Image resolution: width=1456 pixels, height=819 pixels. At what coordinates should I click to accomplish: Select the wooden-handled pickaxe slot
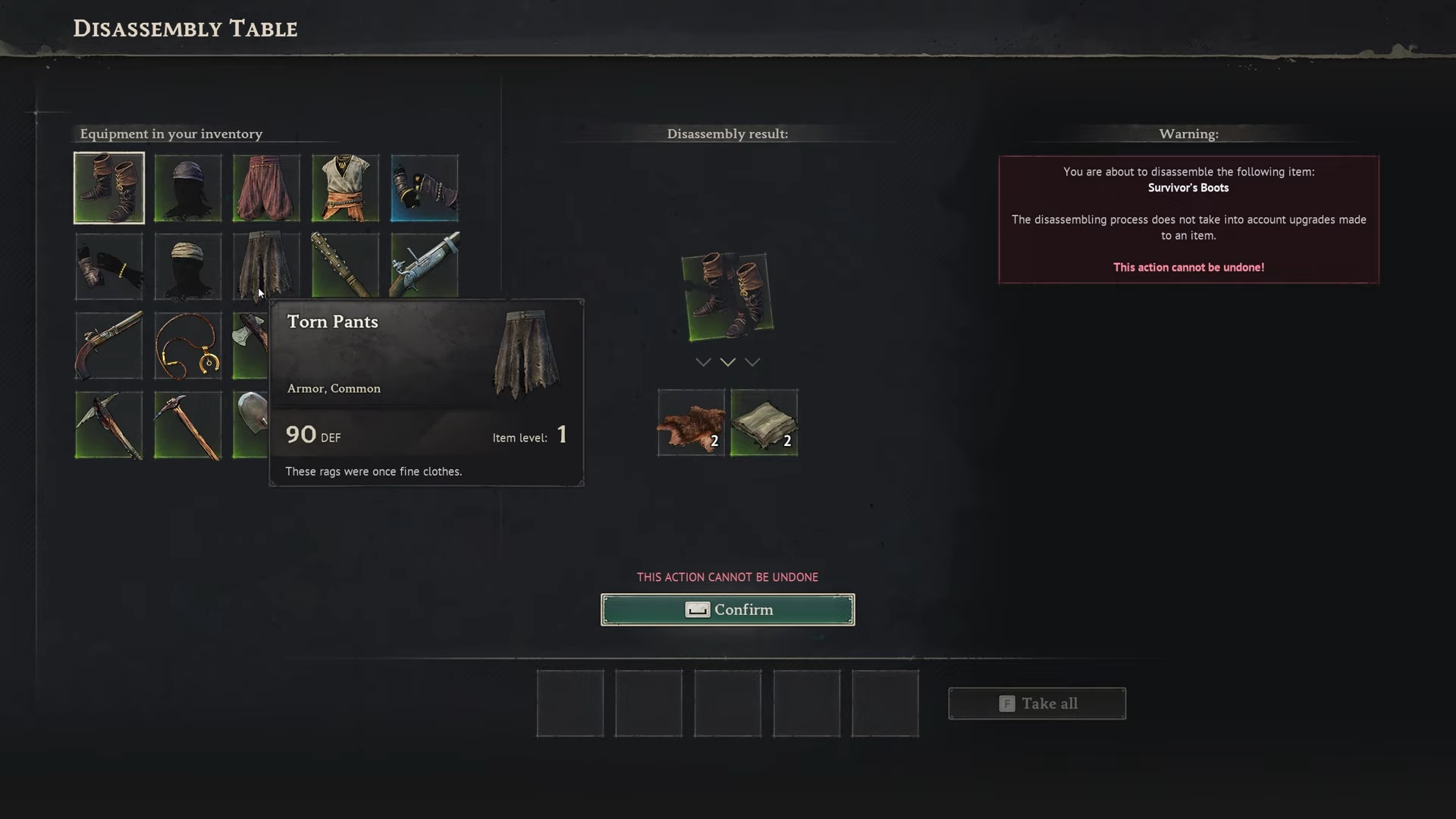(x=188, y=425)
